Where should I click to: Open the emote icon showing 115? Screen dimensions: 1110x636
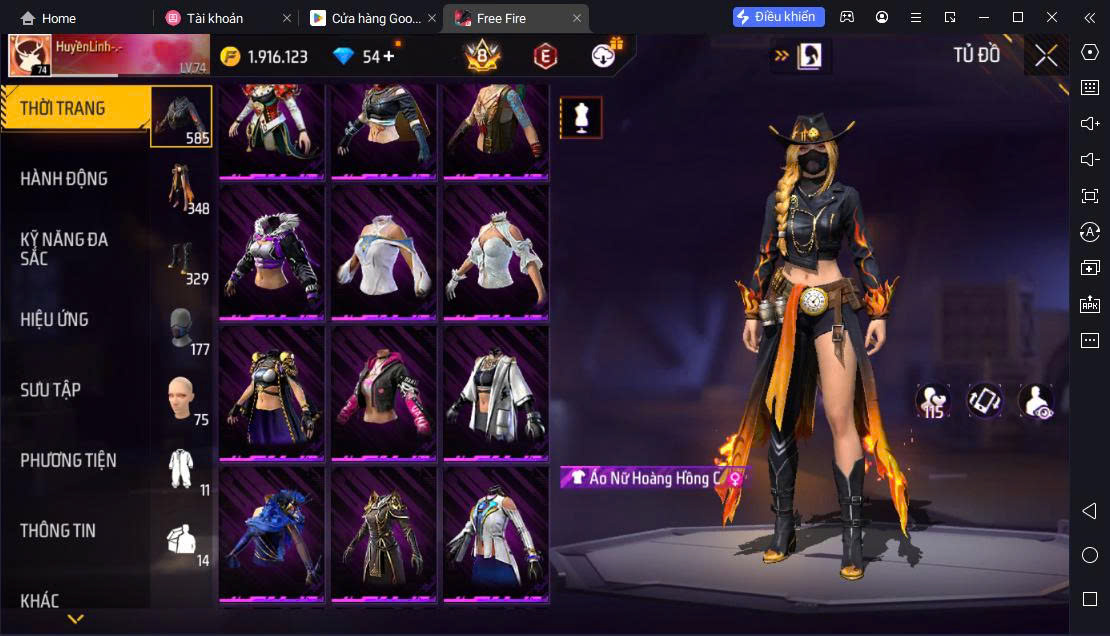(933, 401)
